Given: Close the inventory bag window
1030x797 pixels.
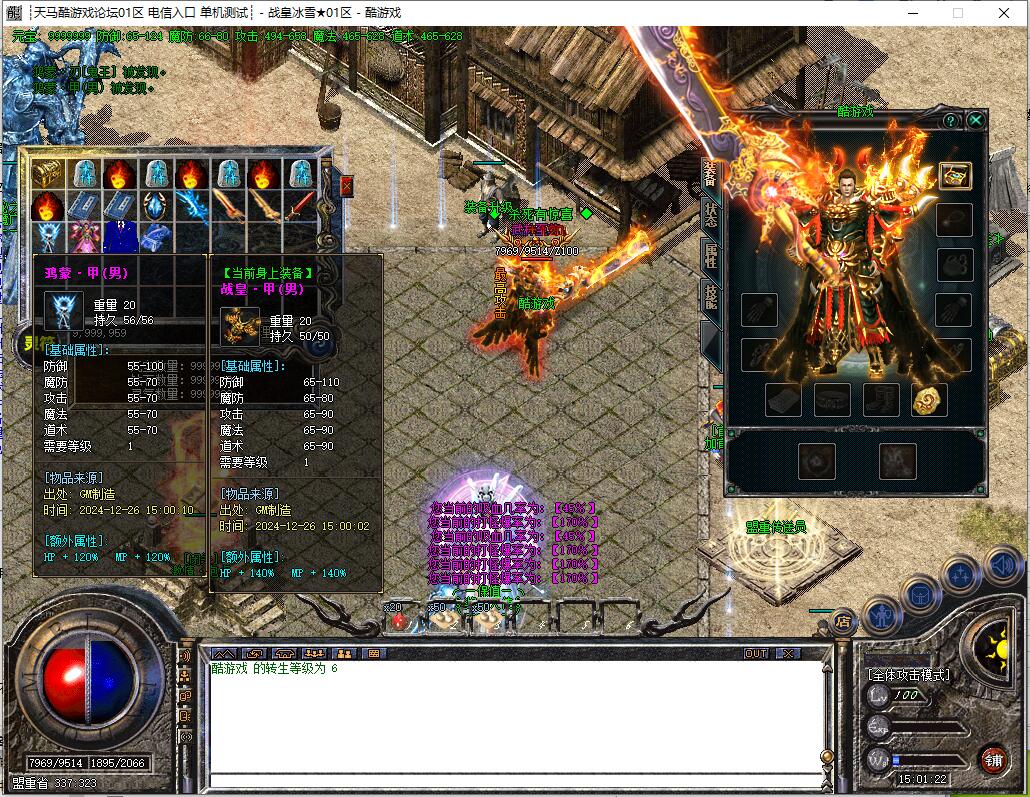Looking at the screenshot, I should tap(346, 186).
